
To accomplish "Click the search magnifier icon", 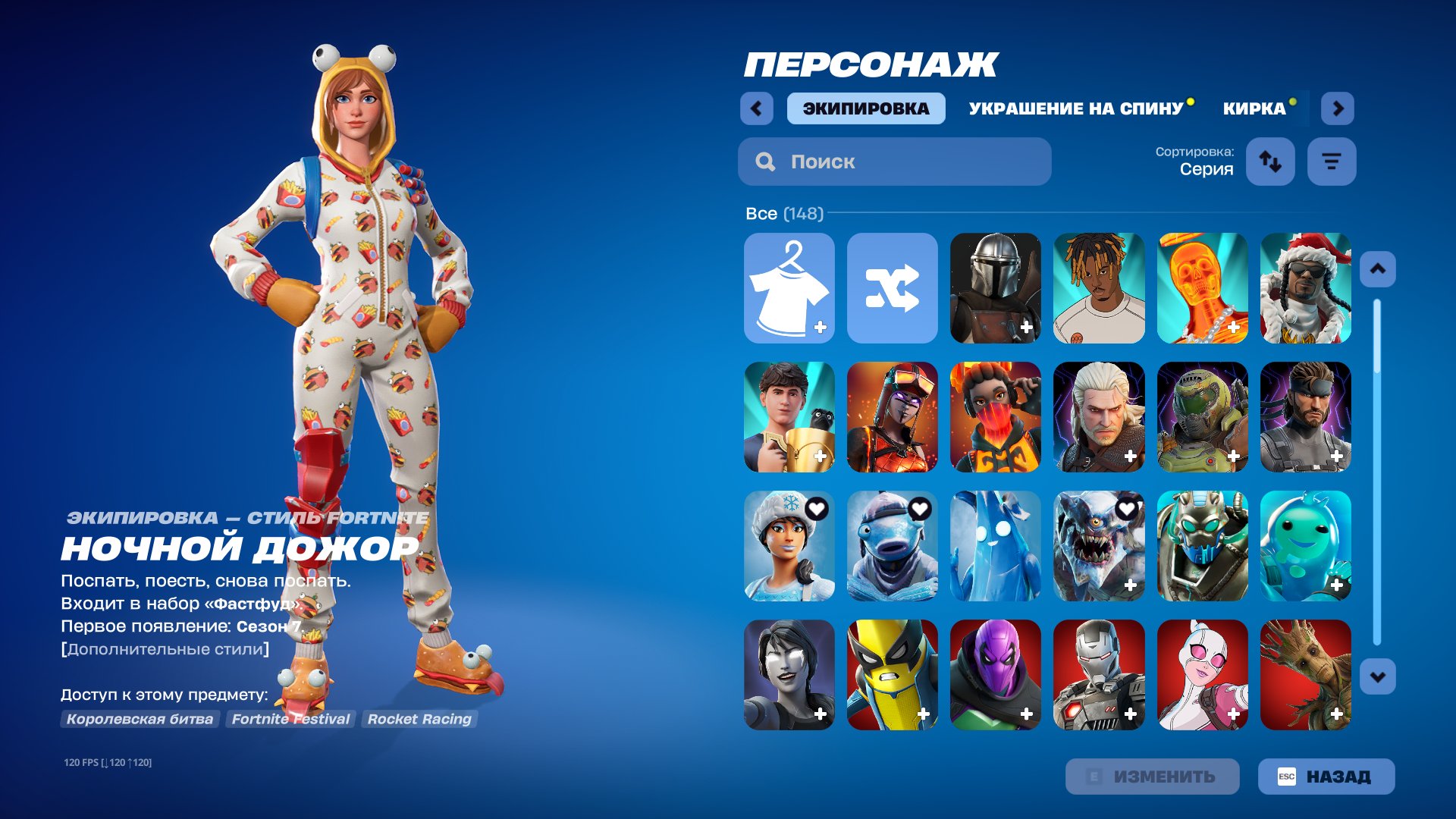I will pyautogui.click(x=765, y=161).
